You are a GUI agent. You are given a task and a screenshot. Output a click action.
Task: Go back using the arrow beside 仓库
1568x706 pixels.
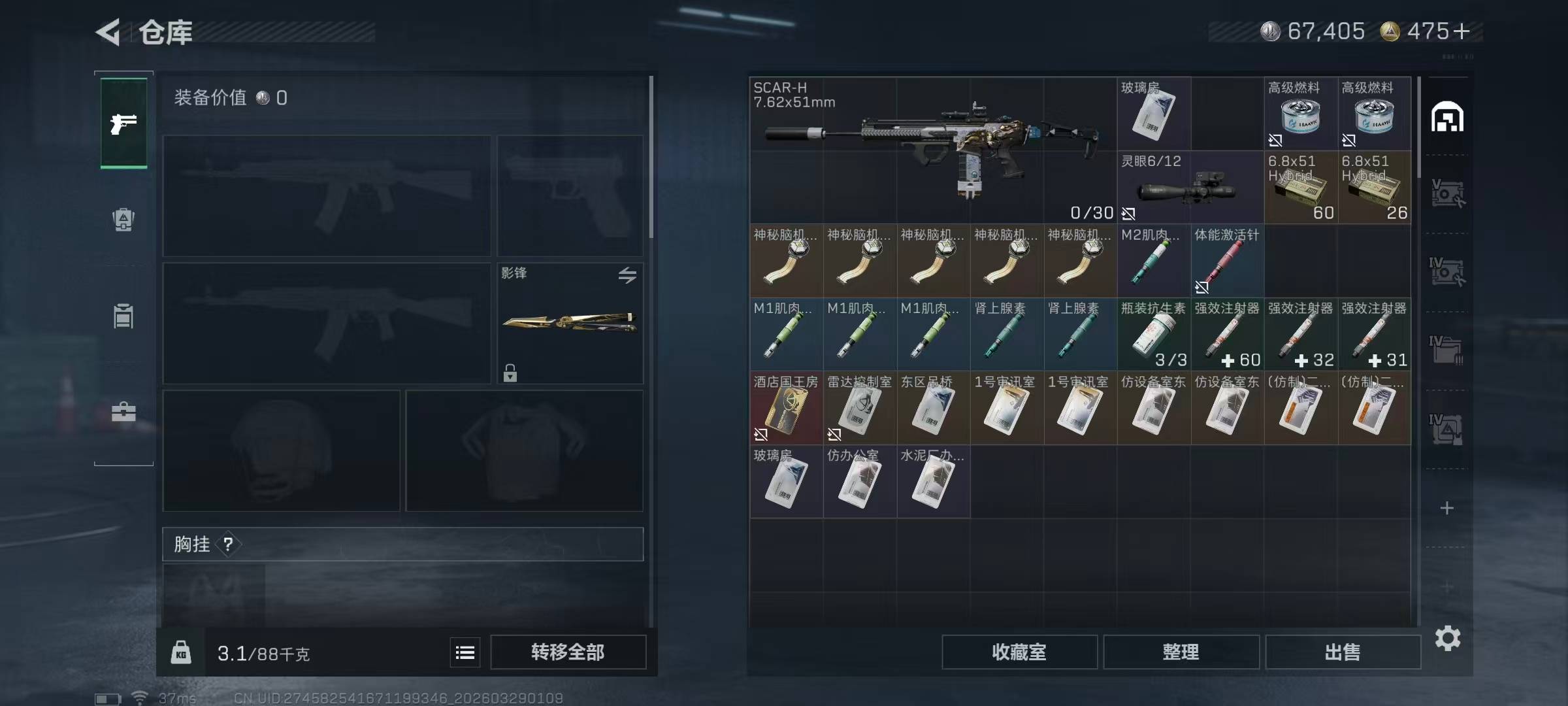[109, 32]
